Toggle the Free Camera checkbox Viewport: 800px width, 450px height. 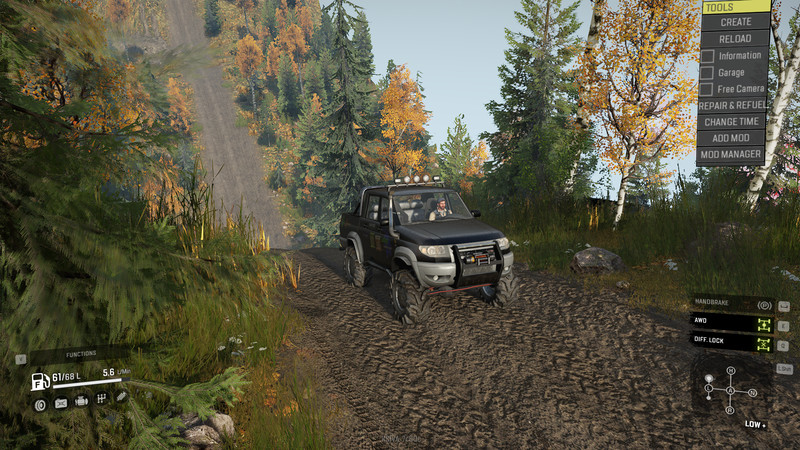point(707,88)
